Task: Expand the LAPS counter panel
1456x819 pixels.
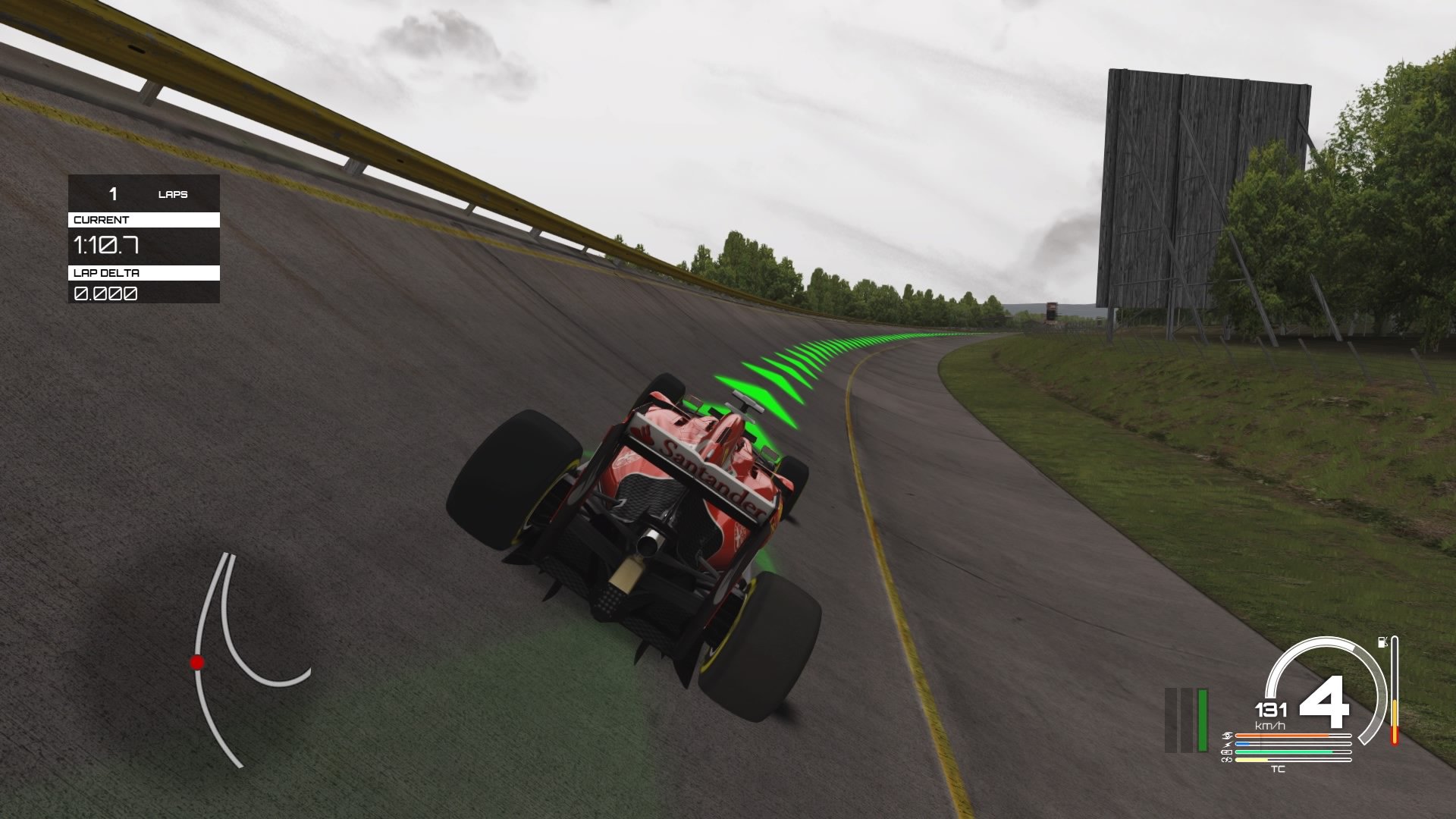Action: 143,194
